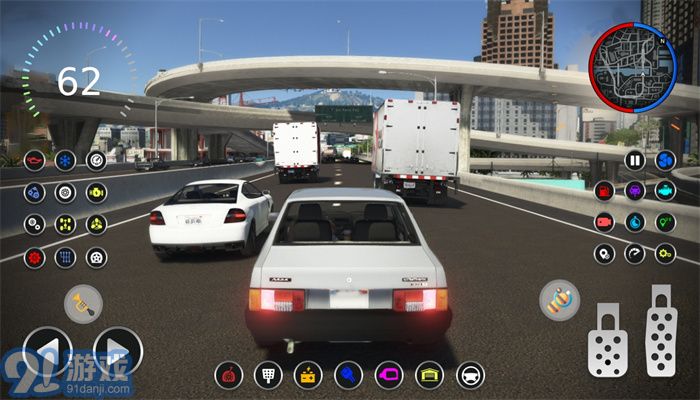This screenshot has width=700, height=400.
Task: Tap the cyan engine icon
Action: click(x=665, y=191)
